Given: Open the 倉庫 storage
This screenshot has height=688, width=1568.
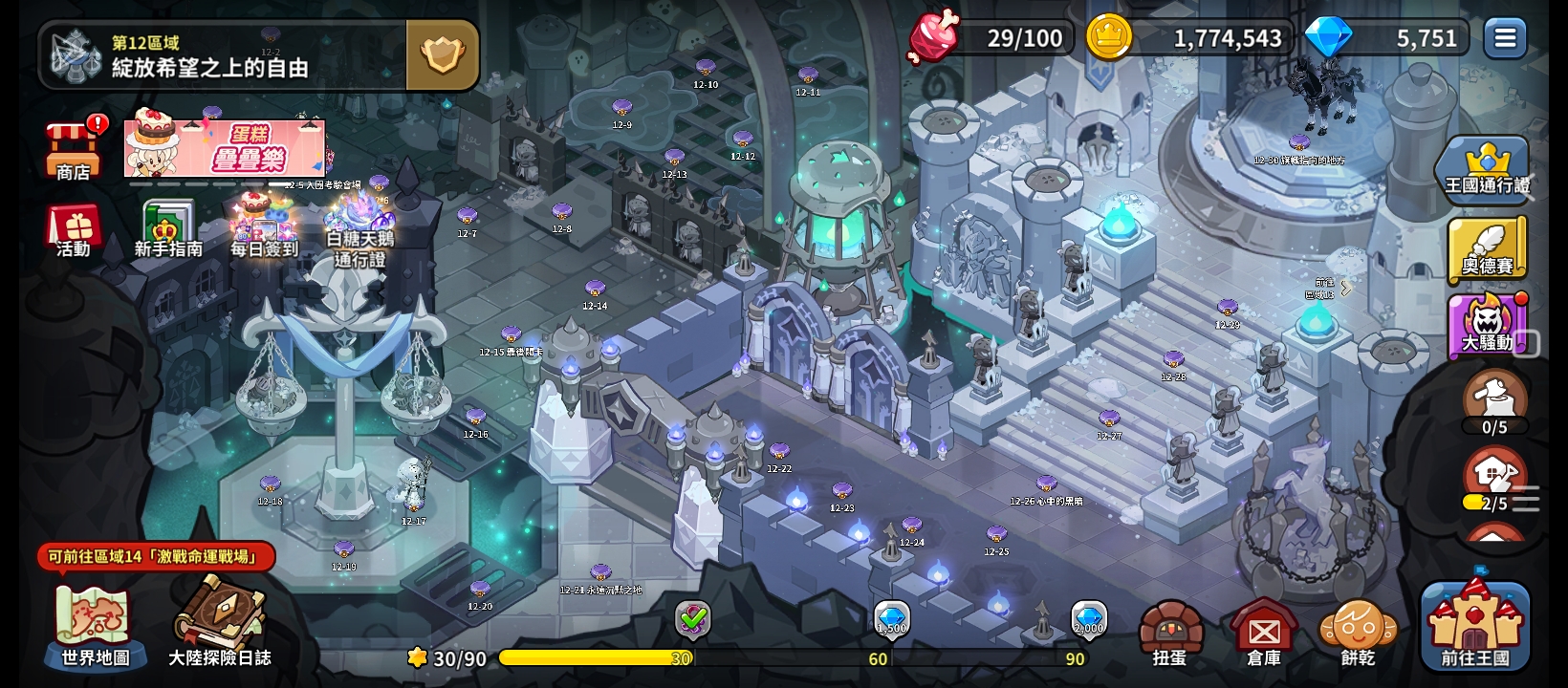Looking at the screenshot, I should 1264,633.
